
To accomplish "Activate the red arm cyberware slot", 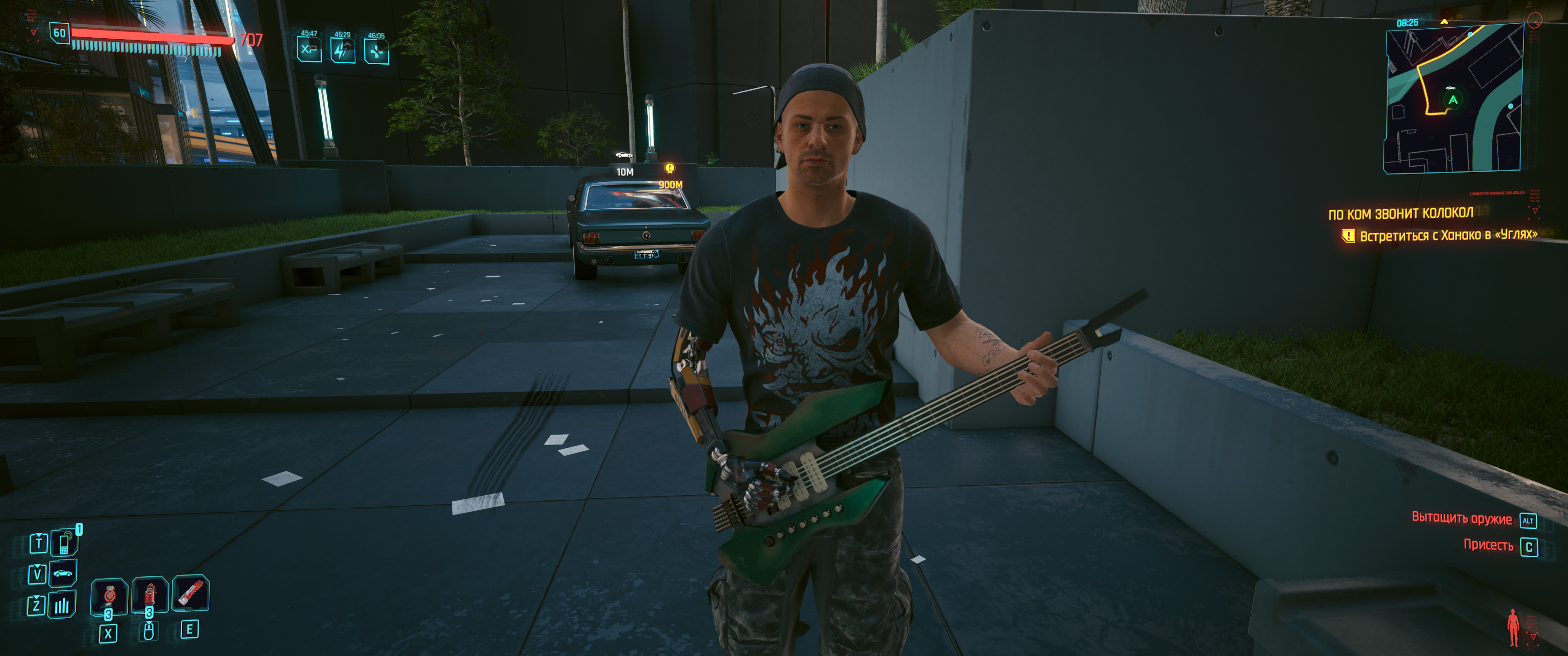I will pyautogui.click(x=191, y=593).
